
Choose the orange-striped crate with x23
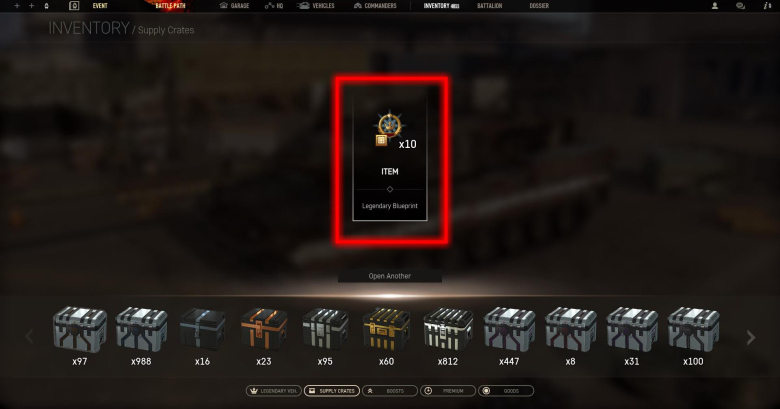tap(264, 330)
